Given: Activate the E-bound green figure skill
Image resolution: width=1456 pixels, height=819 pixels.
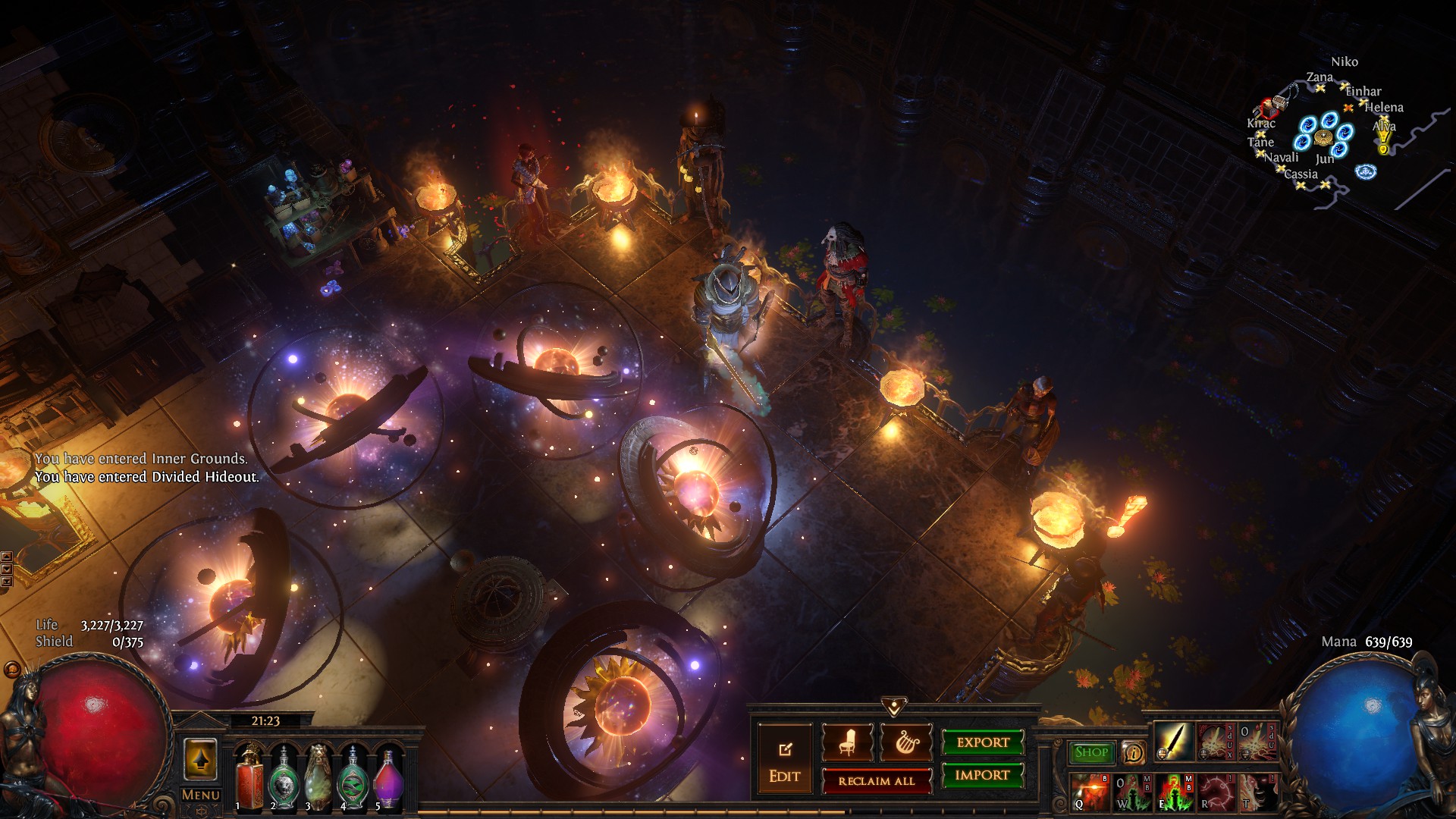Looking at the screenshot, I should (1173, 792).
